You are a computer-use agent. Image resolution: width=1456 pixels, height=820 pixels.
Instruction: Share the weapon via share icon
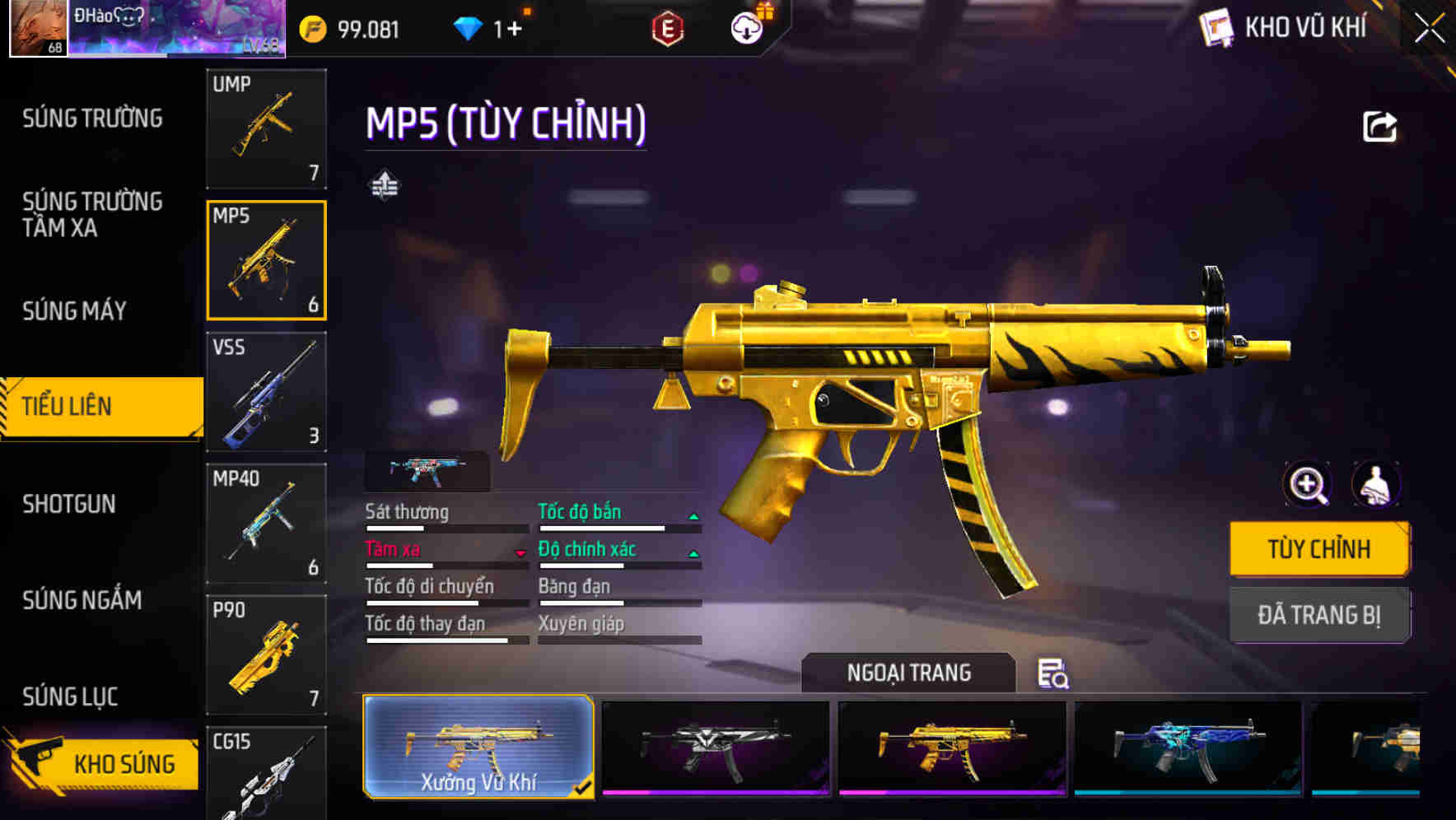(1379, 127)
